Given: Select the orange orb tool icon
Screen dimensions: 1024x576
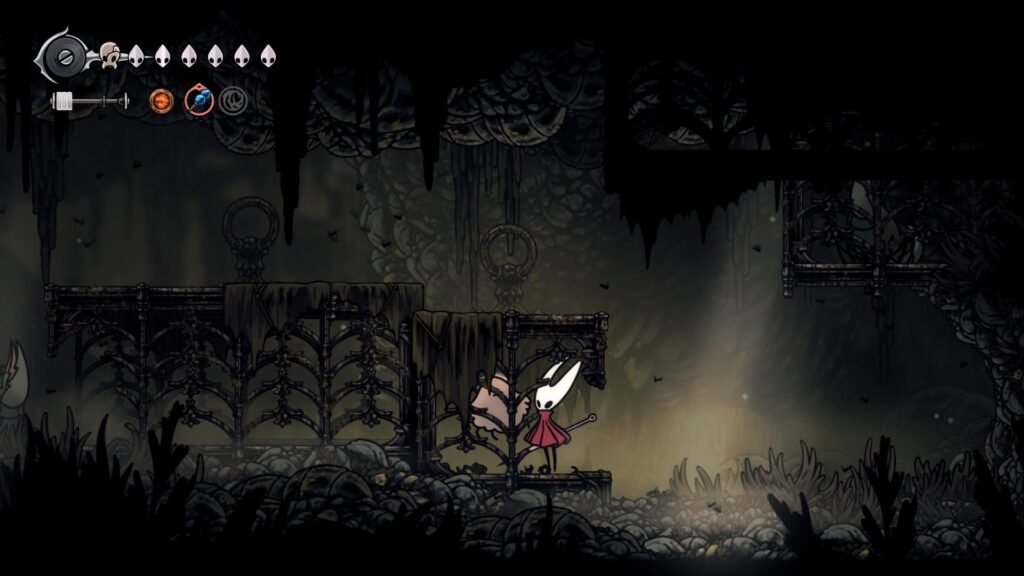Looking at the screenshot, I should point(161,100).
